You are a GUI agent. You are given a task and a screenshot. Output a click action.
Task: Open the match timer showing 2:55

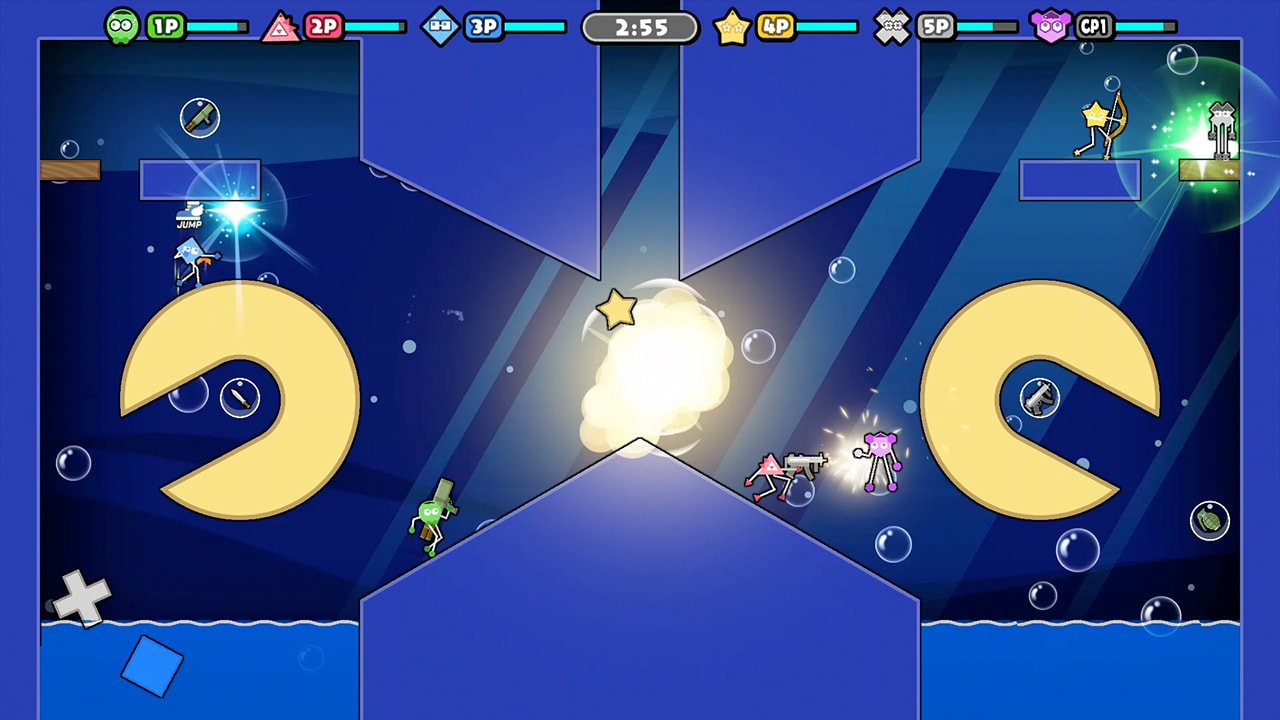pyautogui.click(x=640, y=28)
